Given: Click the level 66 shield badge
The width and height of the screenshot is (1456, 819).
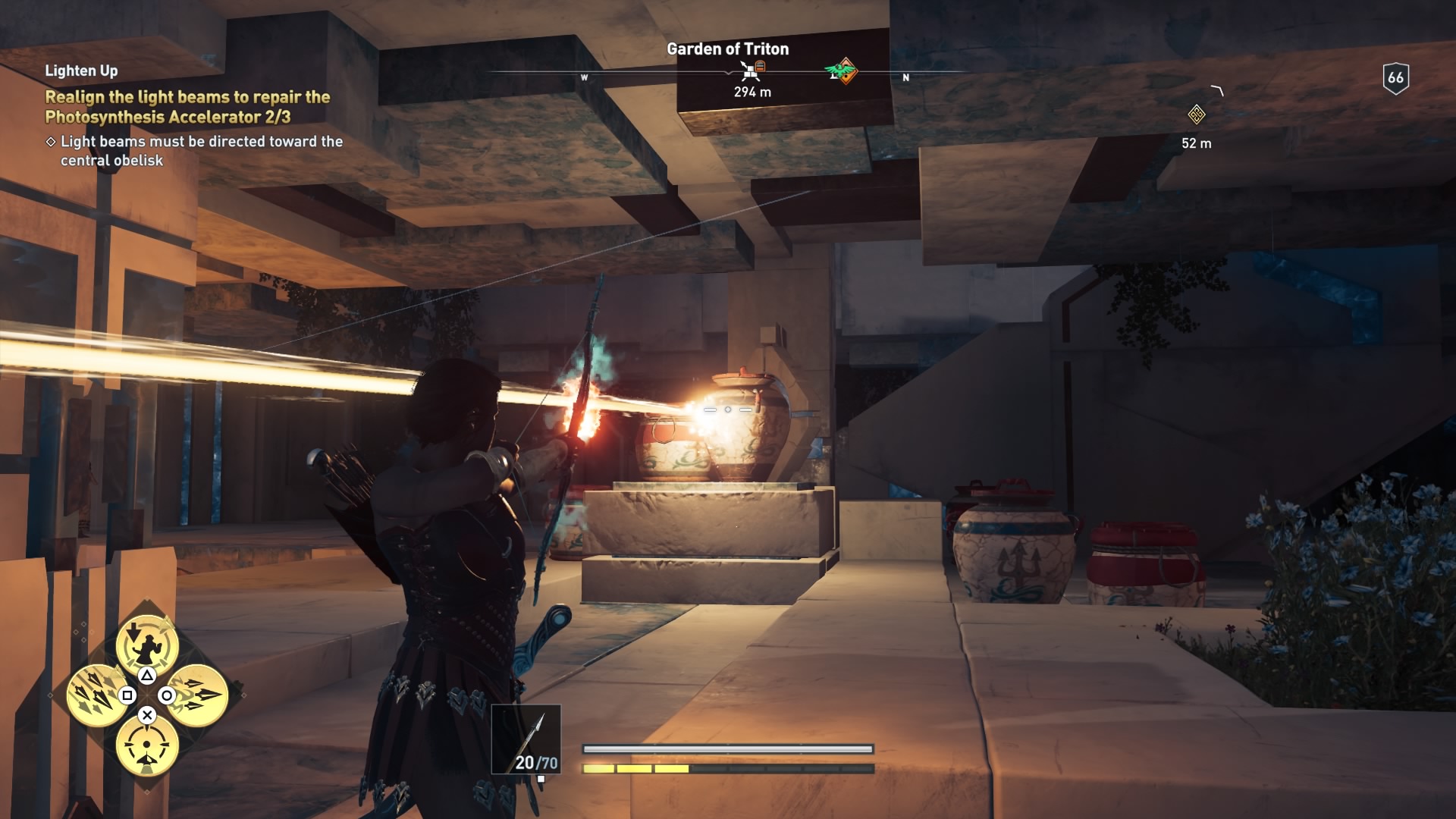Looking at the screenshot, I should (1395, 77).
